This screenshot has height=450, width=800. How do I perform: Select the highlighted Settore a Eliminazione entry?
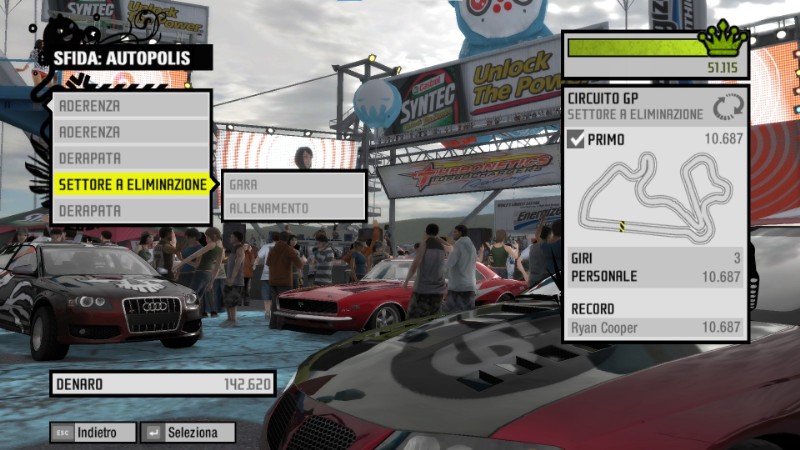pos(132,185)
